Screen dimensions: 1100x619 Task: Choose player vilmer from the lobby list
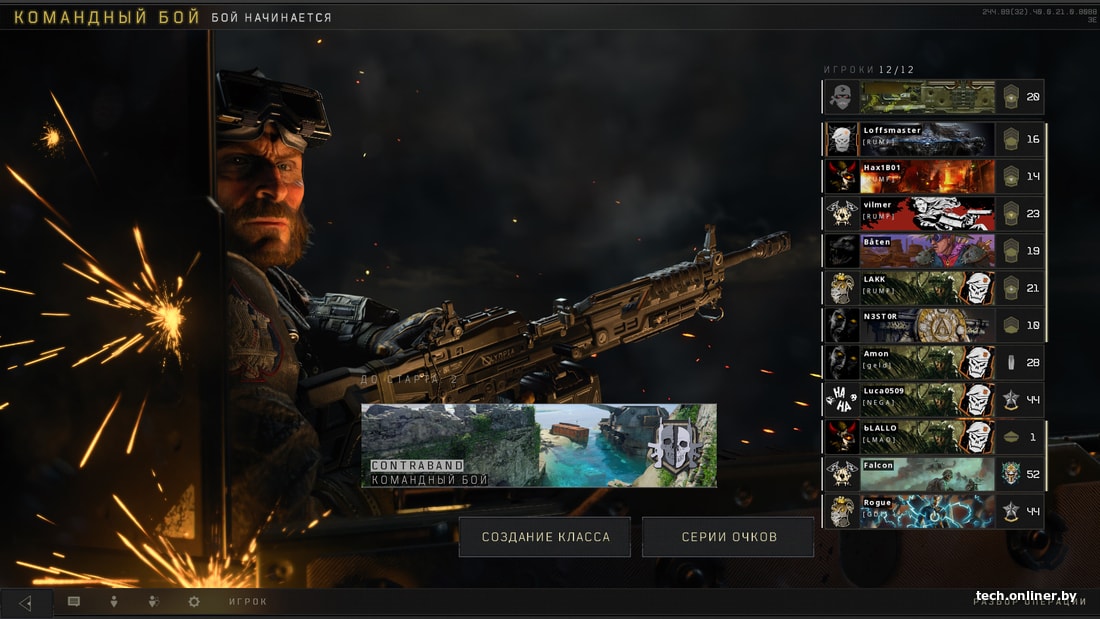pos(928,213)
